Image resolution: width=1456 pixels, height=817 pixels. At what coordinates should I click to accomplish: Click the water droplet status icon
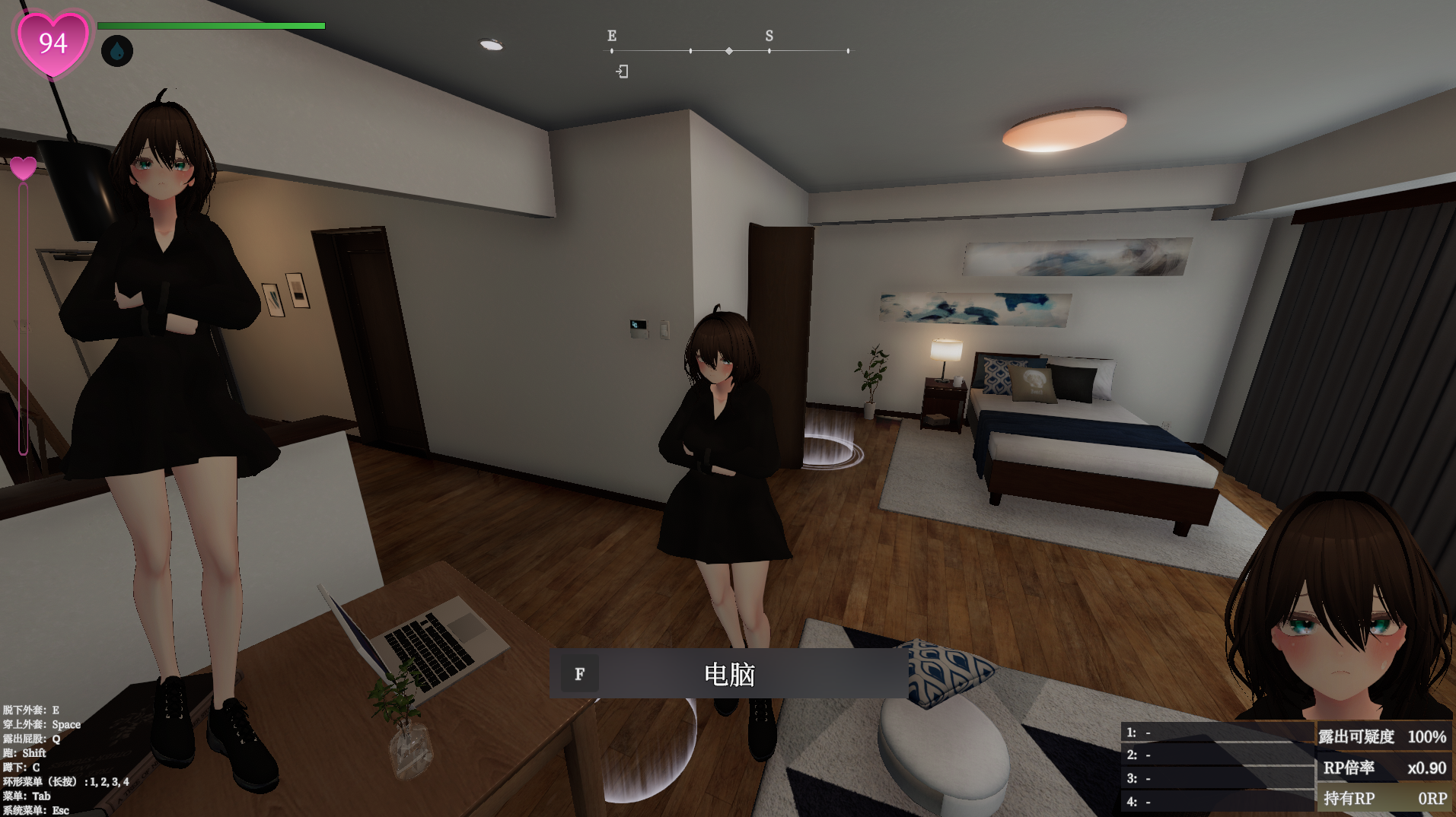tap(117, 51)
